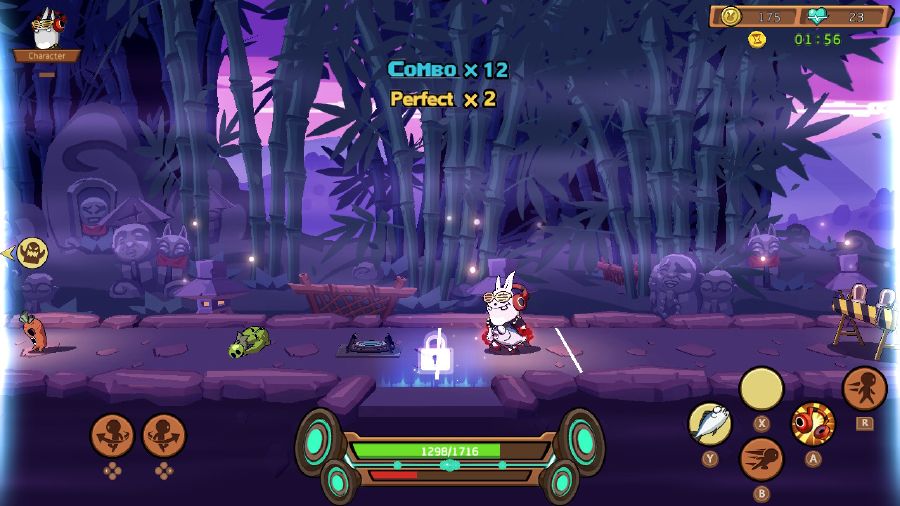
Task: Trigger the dash ability above B
Action: pos(761,459)
